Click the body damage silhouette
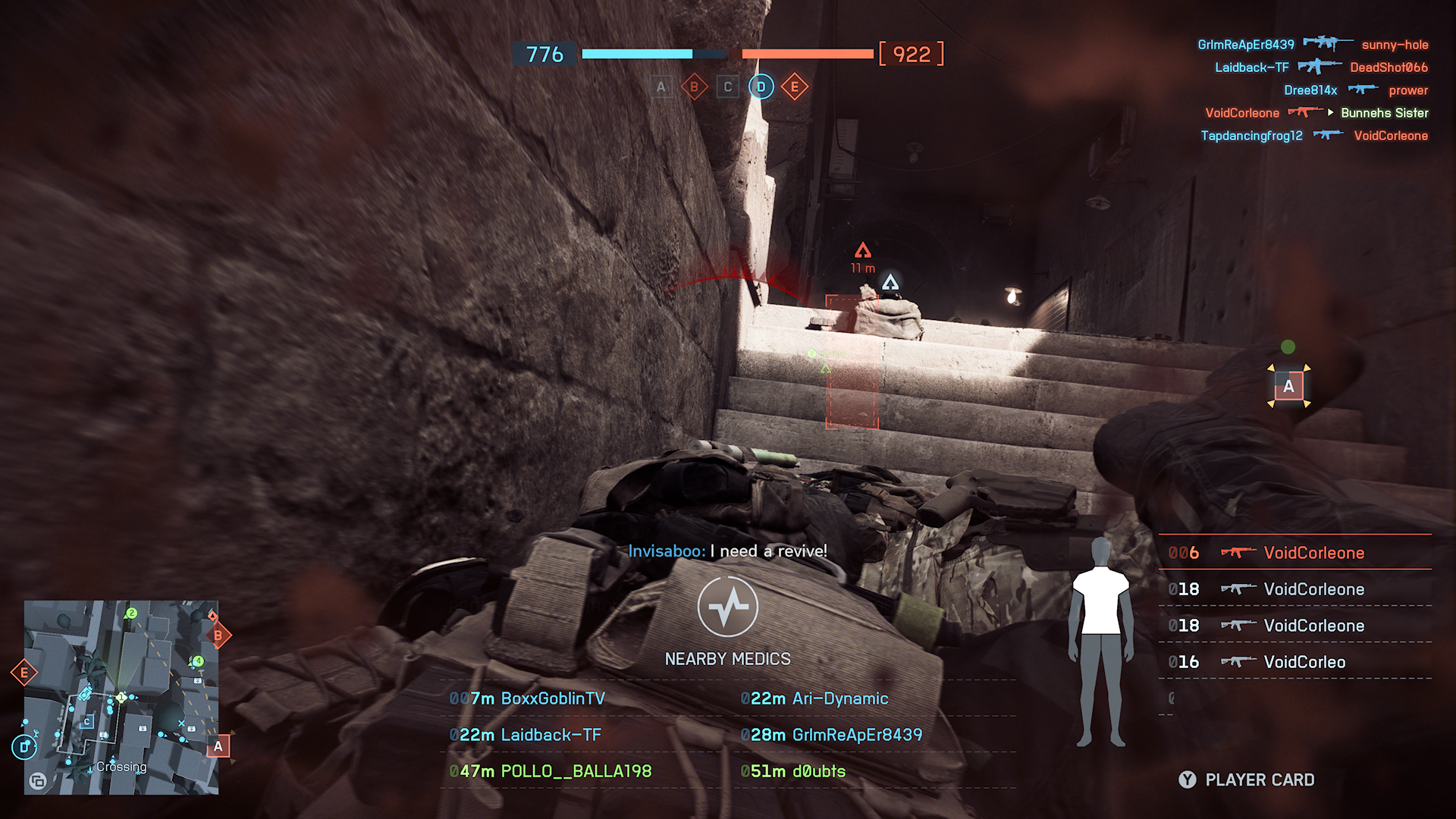 point(1100,641)
